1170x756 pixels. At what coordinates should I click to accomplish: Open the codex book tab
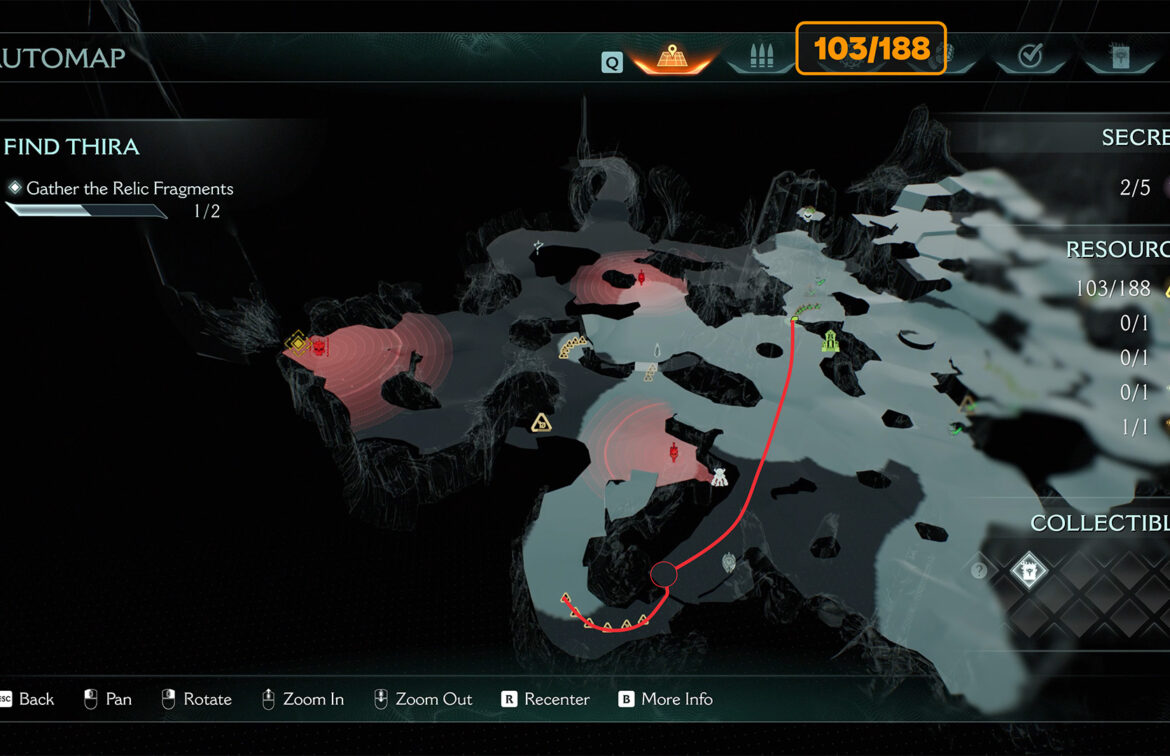point(1121,58)
